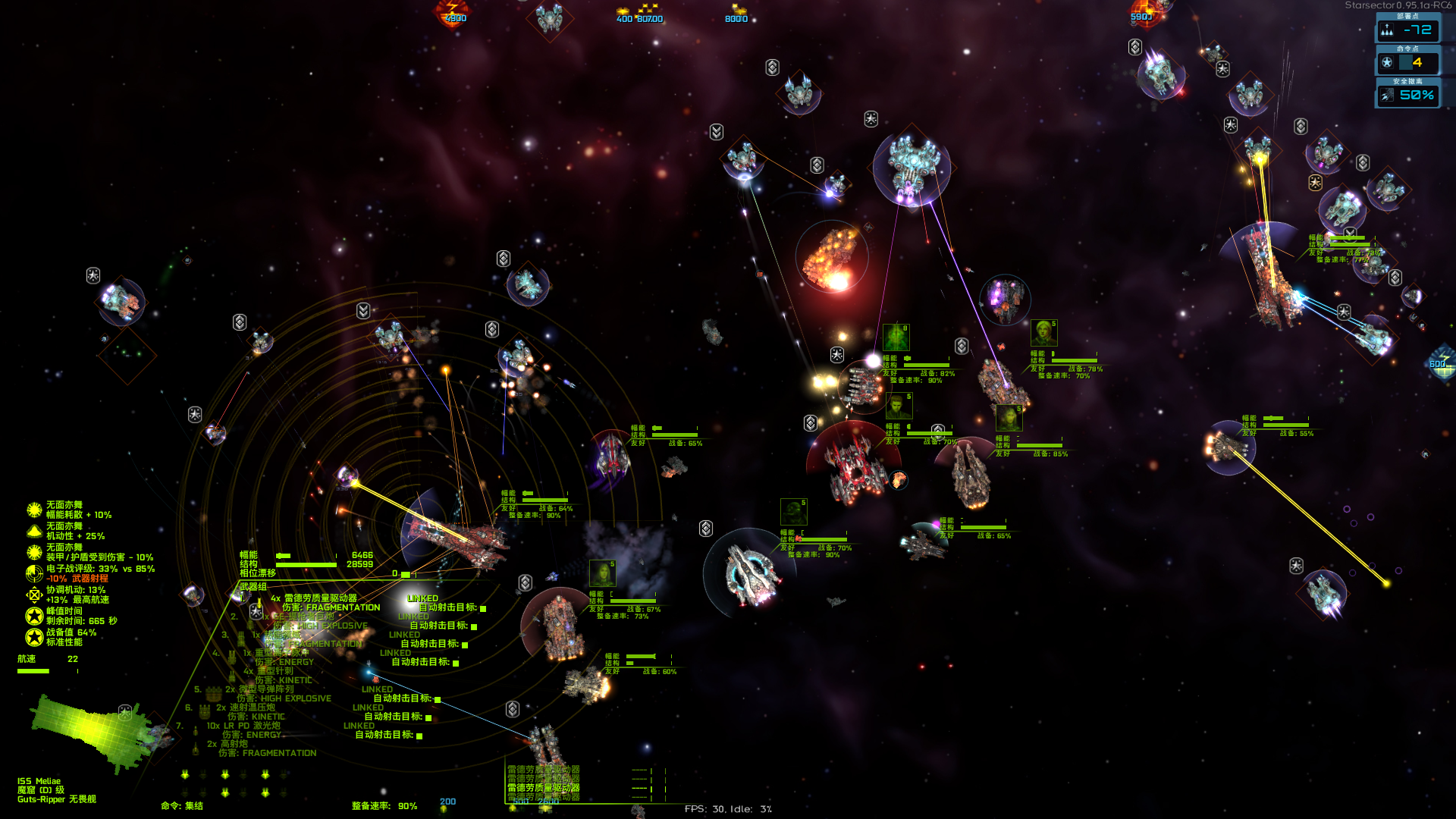Select weapon group 7 LR PD 激光炮
Screen dimensions: 1456x819
243,726
